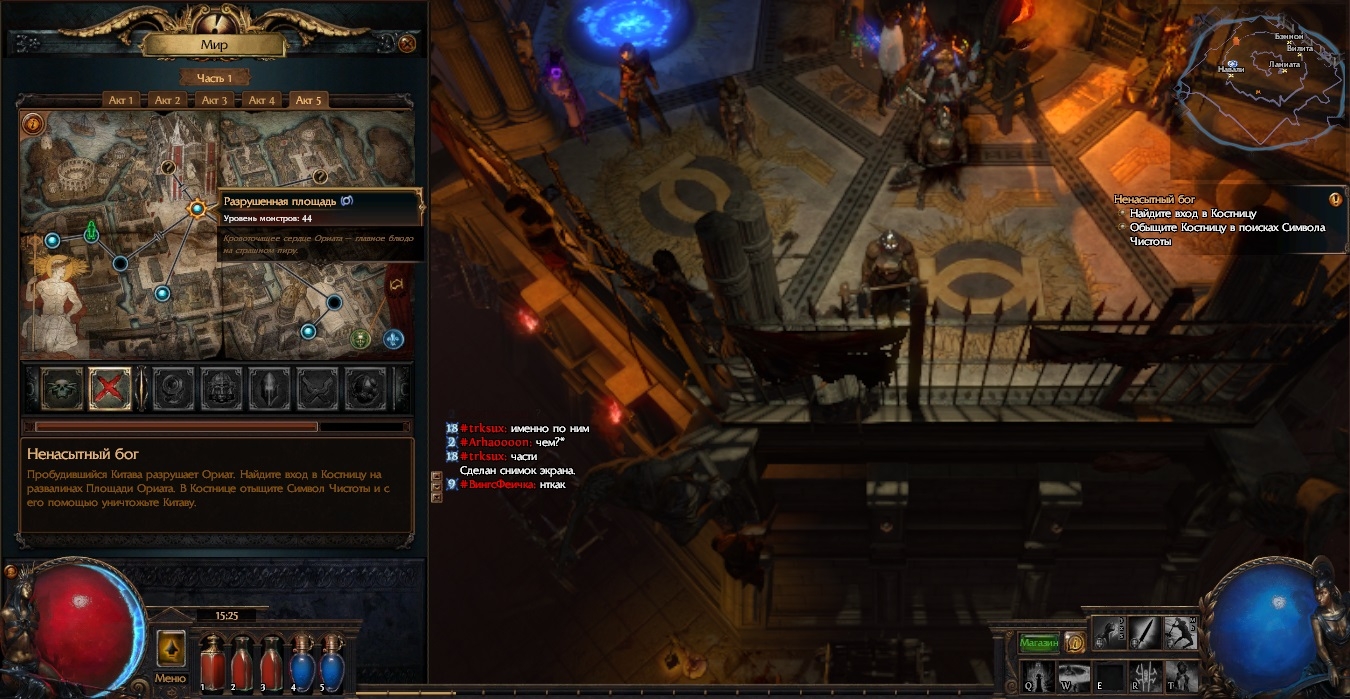Toggle the Часть 1 part selector
This screenshot has width=1350, height=699.
click(x=214, y=78)
